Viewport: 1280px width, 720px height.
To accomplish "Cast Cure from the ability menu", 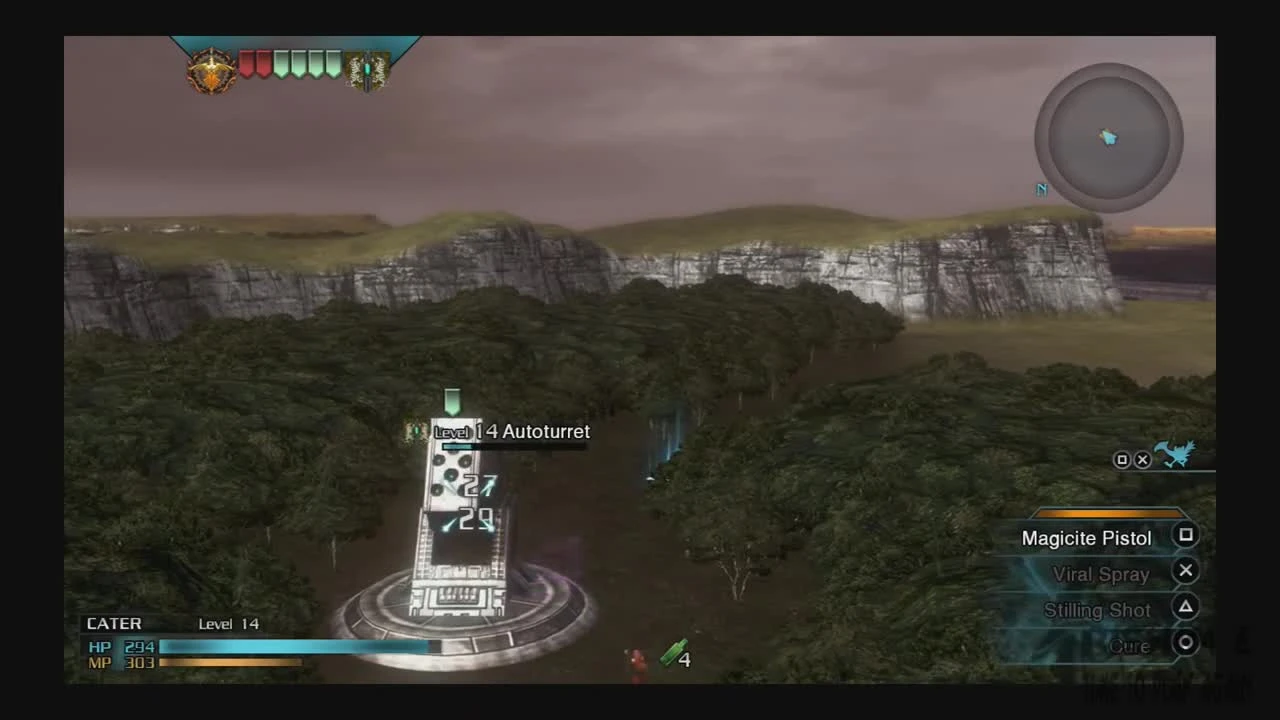I will [x=1129, y=645].
